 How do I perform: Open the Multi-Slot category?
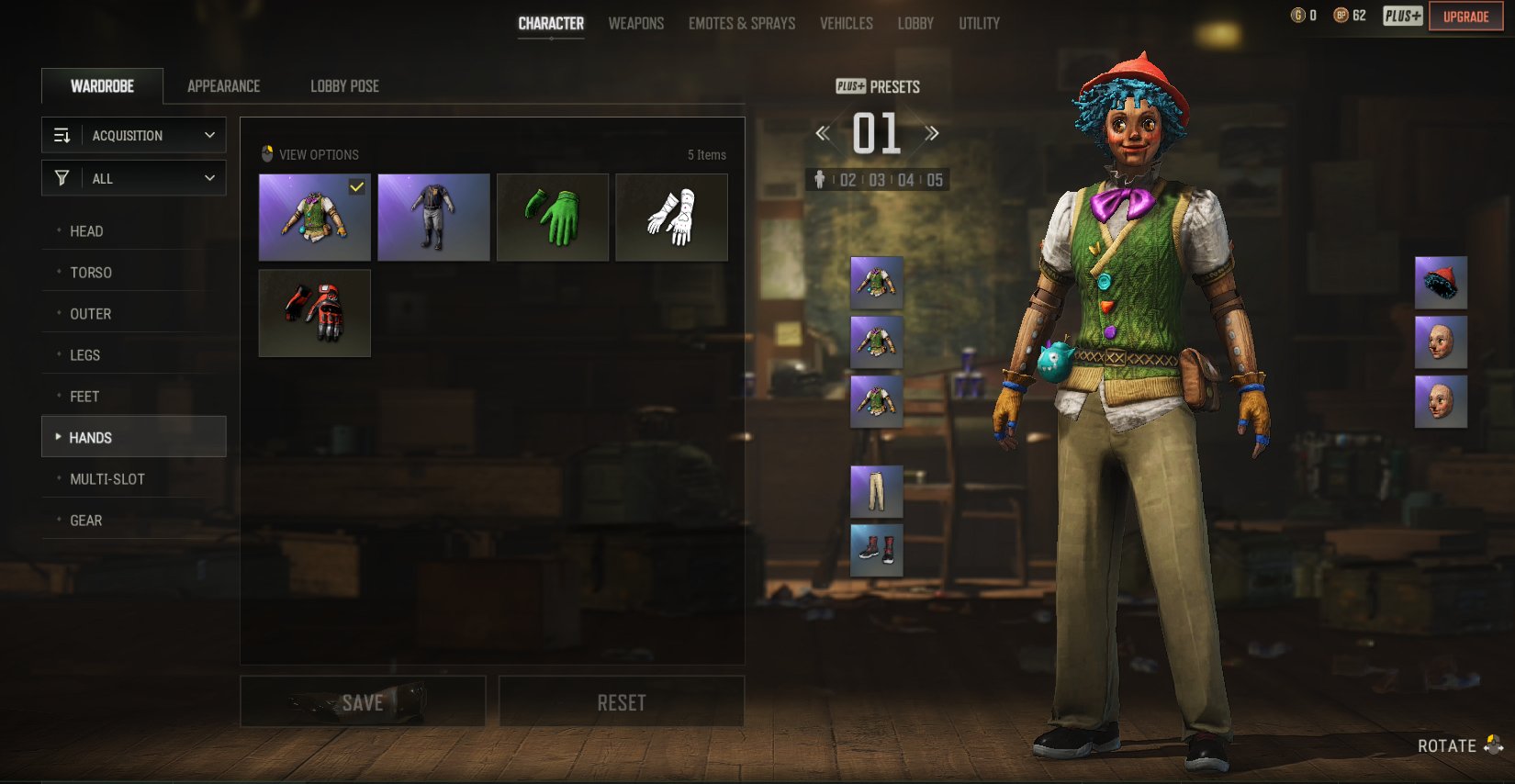(x=107, y=479)
